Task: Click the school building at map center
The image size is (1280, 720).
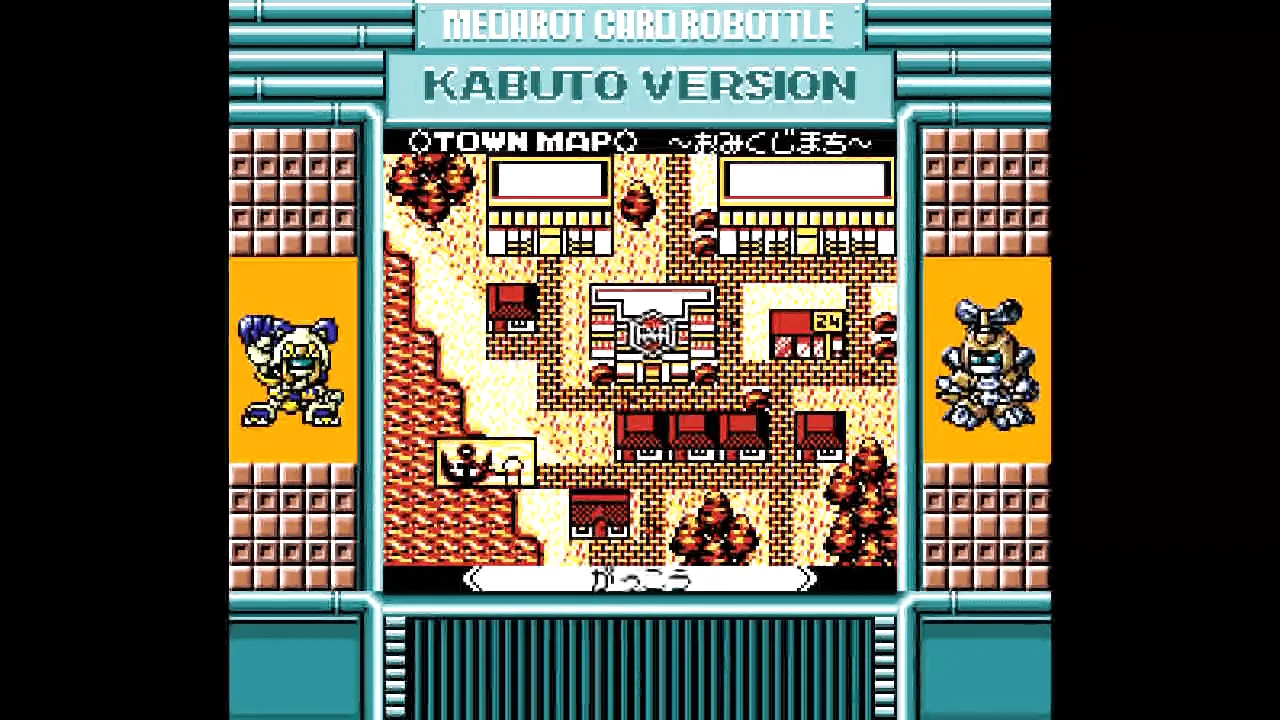Action: [650, 330]
